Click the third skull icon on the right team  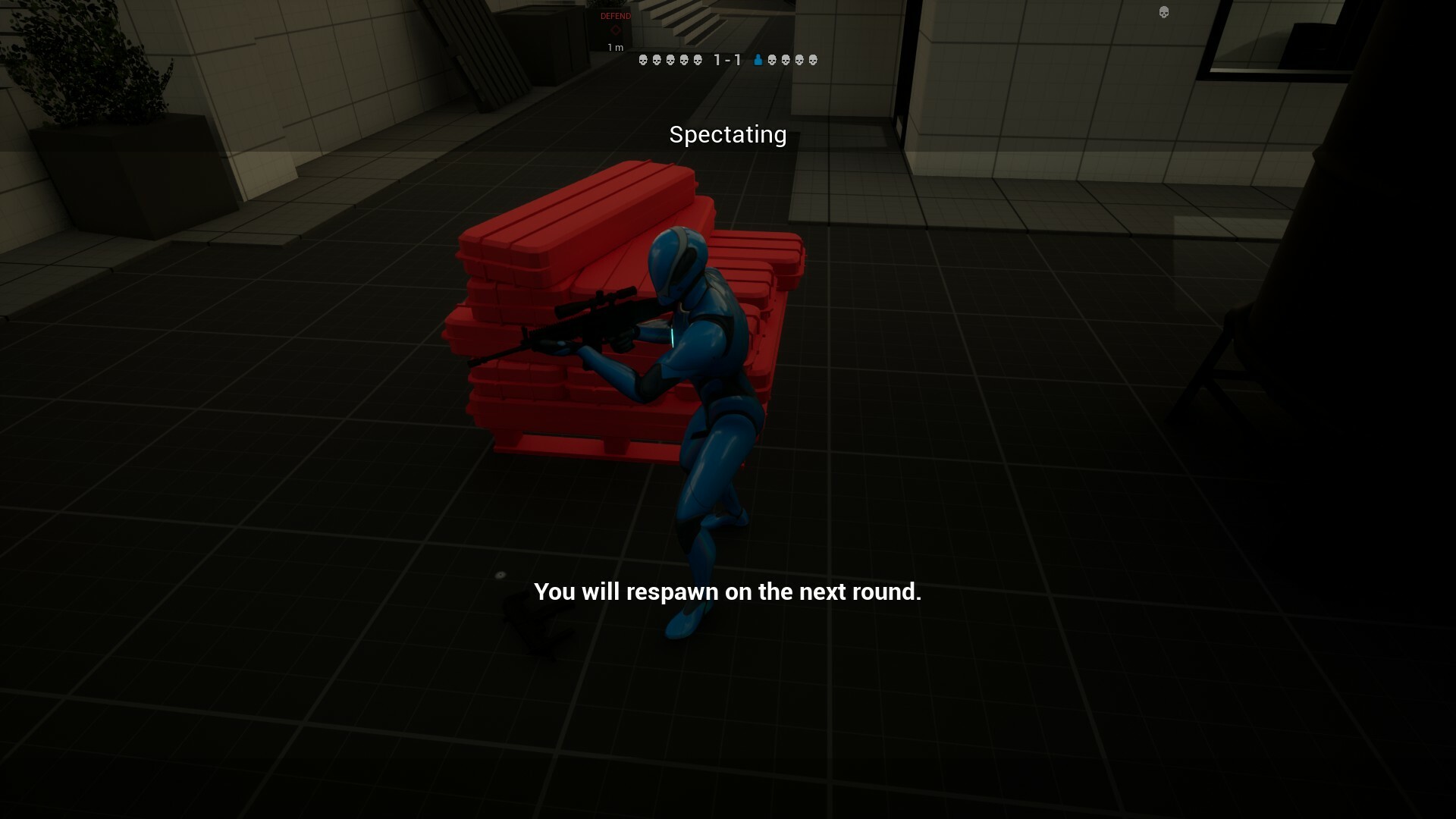click(x=799, y=61)
